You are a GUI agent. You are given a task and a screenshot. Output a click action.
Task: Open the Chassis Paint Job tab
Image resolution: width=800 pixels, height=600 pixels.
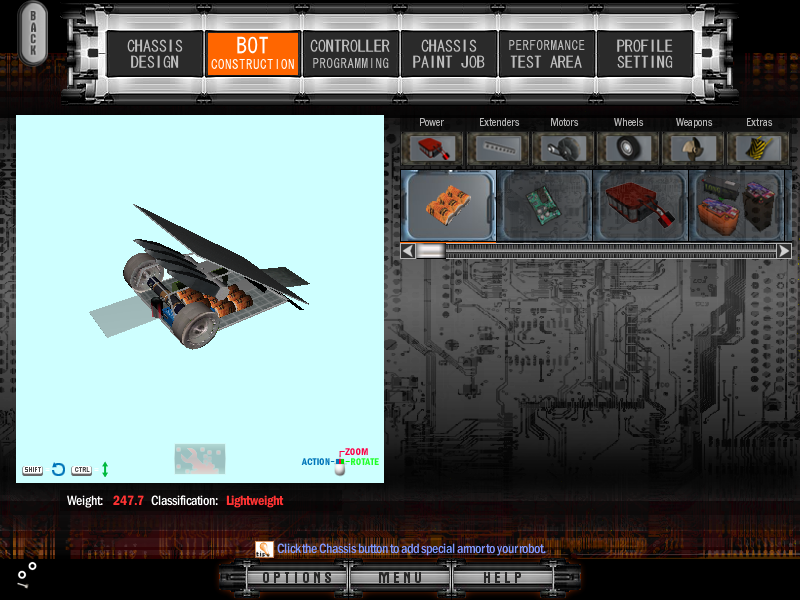448,54
